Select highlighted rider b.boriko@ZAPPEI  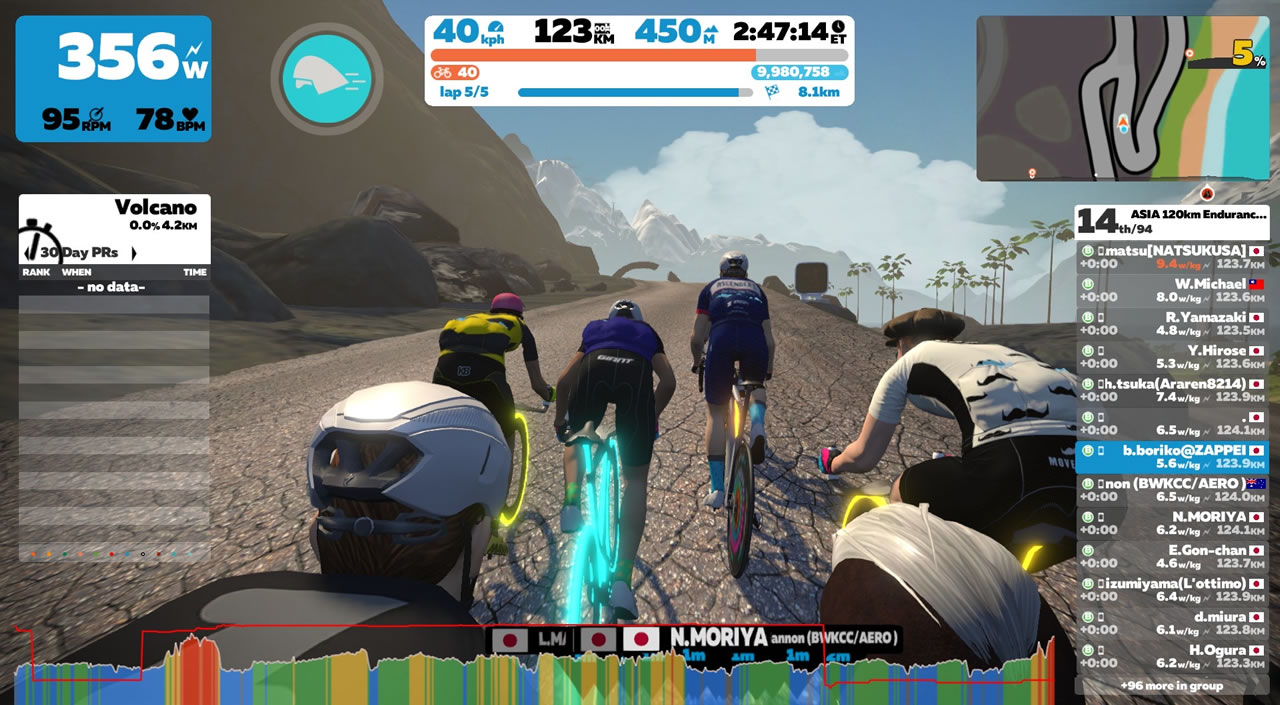pyautogui.click(x=1172, y=457)
